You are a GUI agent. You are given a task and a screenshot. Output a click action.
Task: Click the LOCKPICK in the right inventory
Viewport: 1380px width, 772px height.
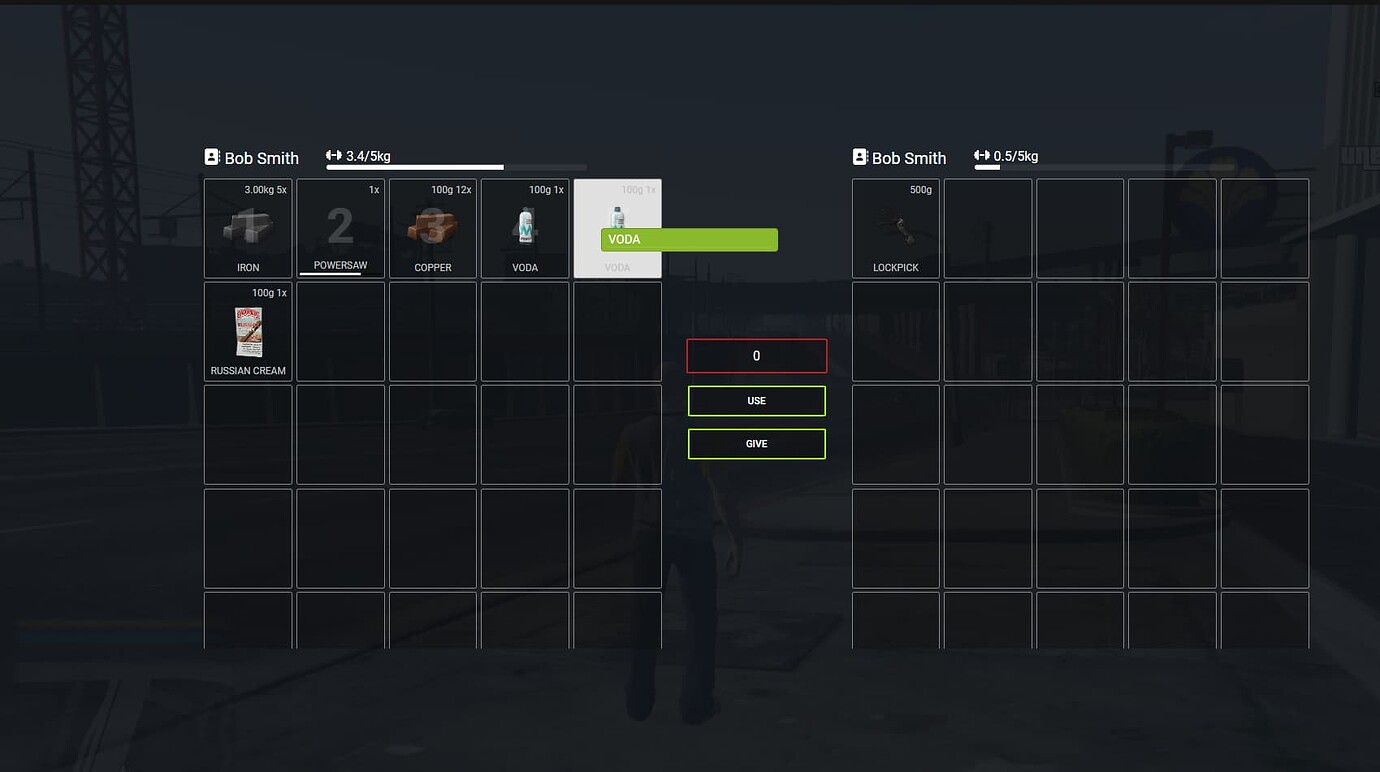coord(895,228)
